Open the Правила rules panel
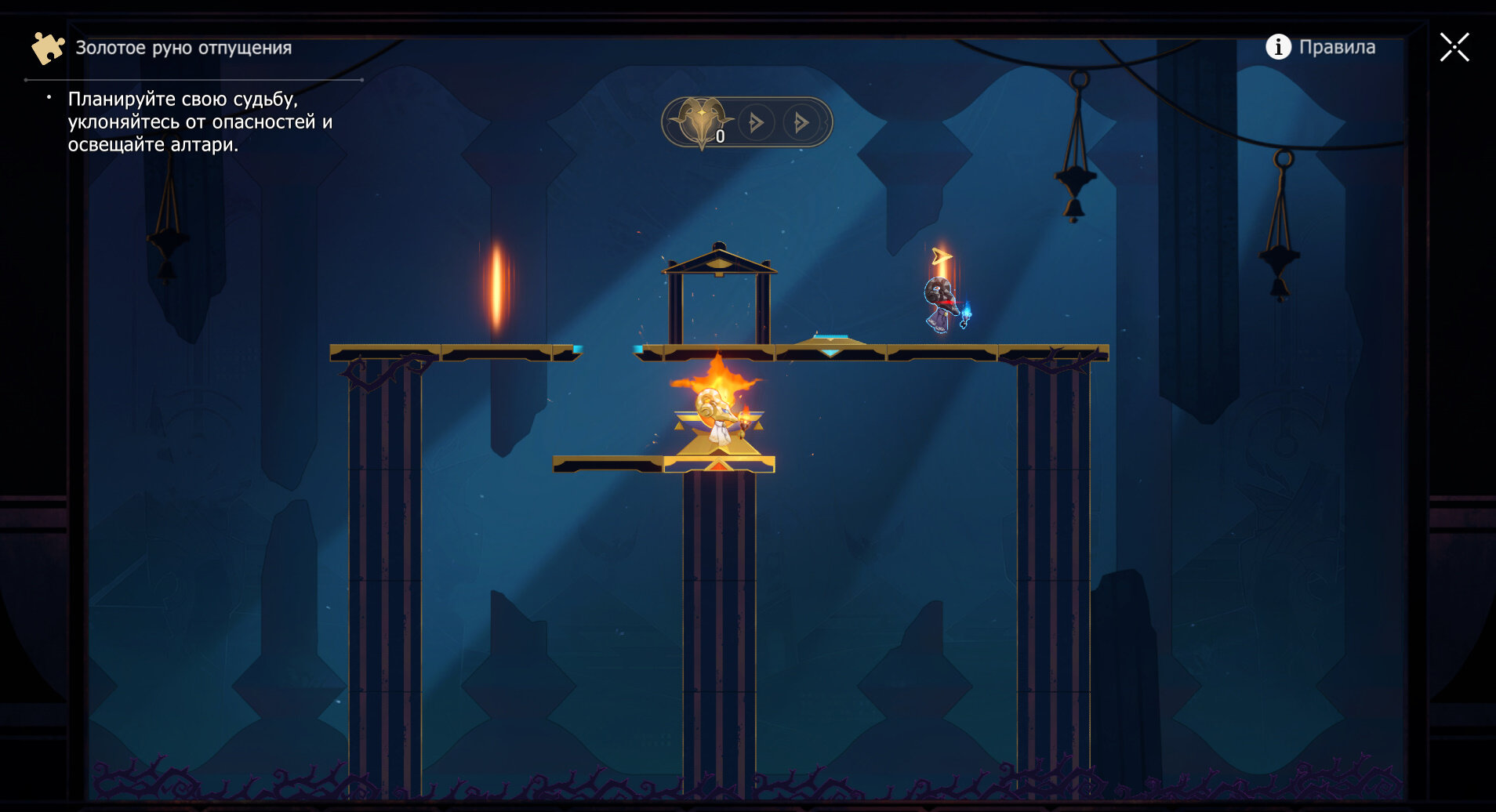This screenshot has height=812, width=1496. pyautogui.click(x=1321, y=47)
